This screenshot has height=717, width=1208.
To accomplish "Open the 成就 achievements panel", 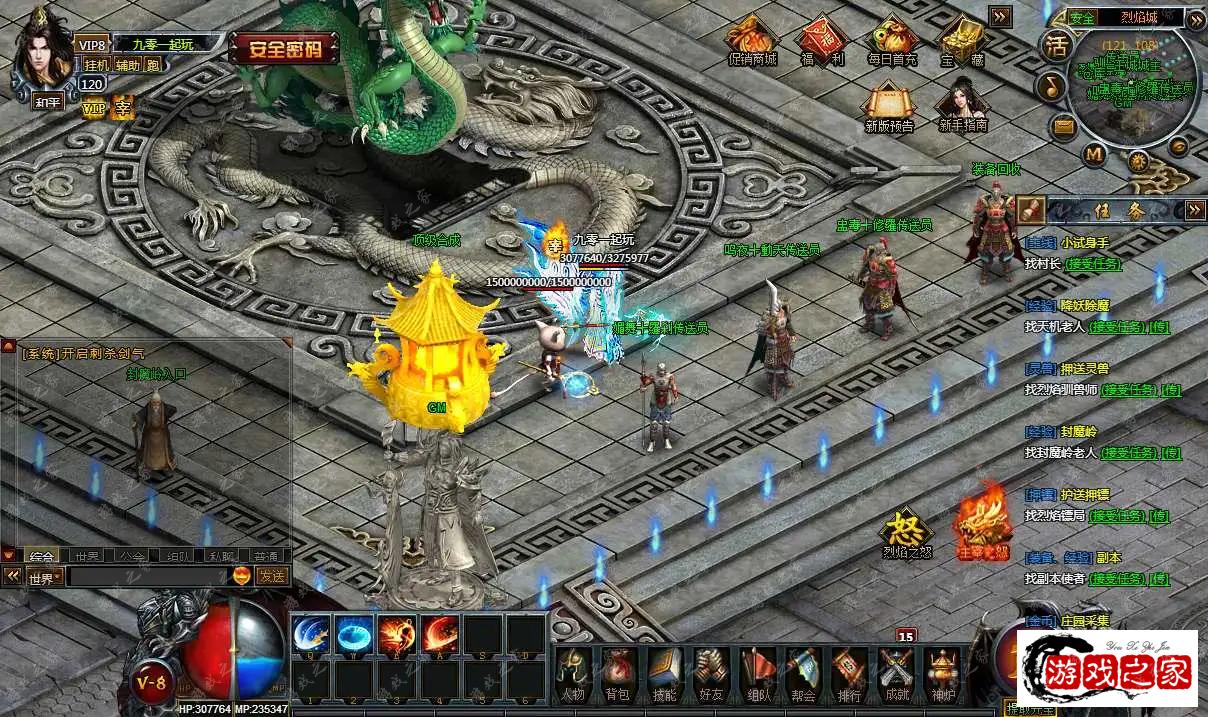I will click(x=896, y=673).
